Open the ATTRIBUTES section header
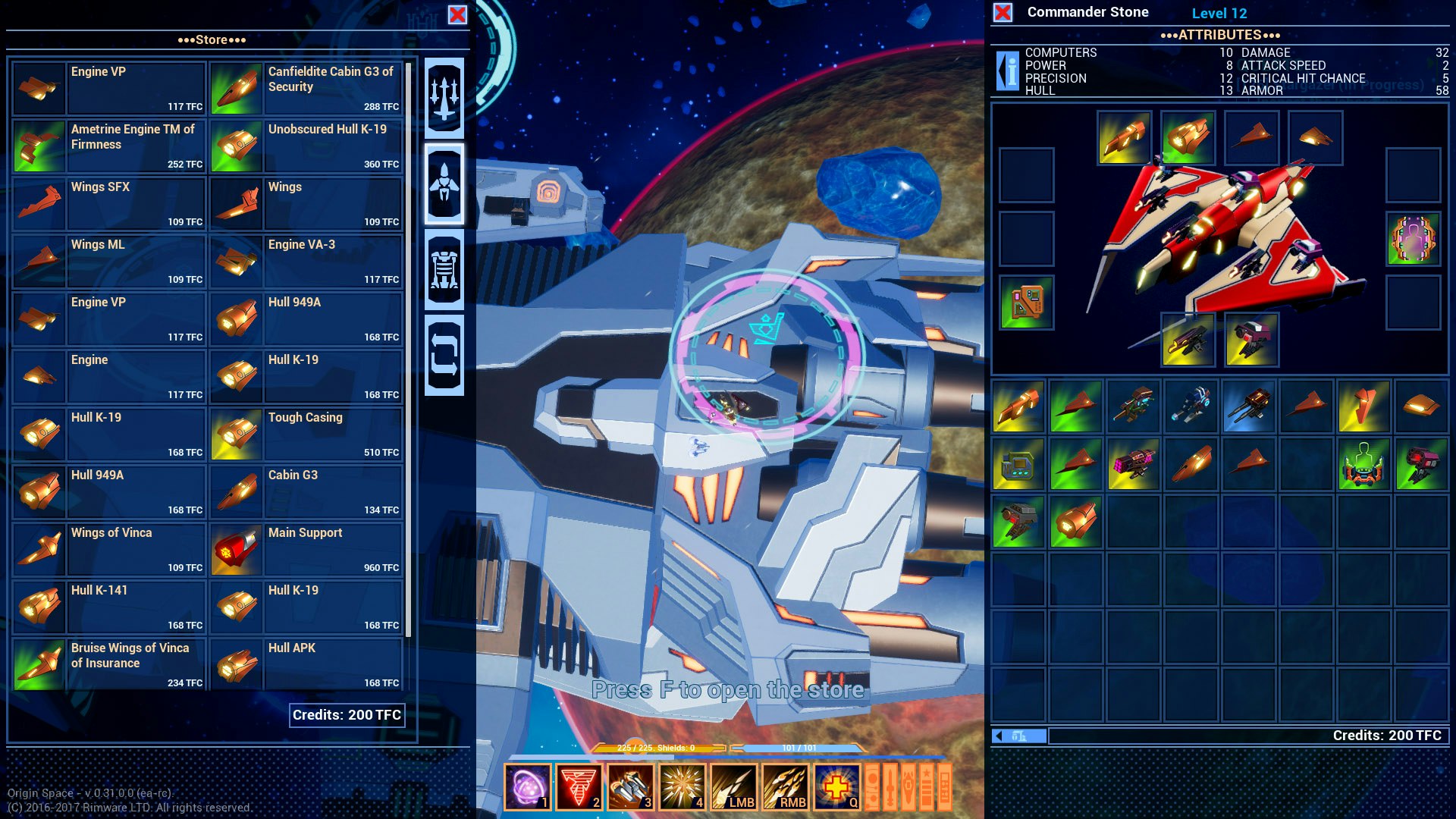The width and height of the screenshot is (1456, 819). (1219, 34)
